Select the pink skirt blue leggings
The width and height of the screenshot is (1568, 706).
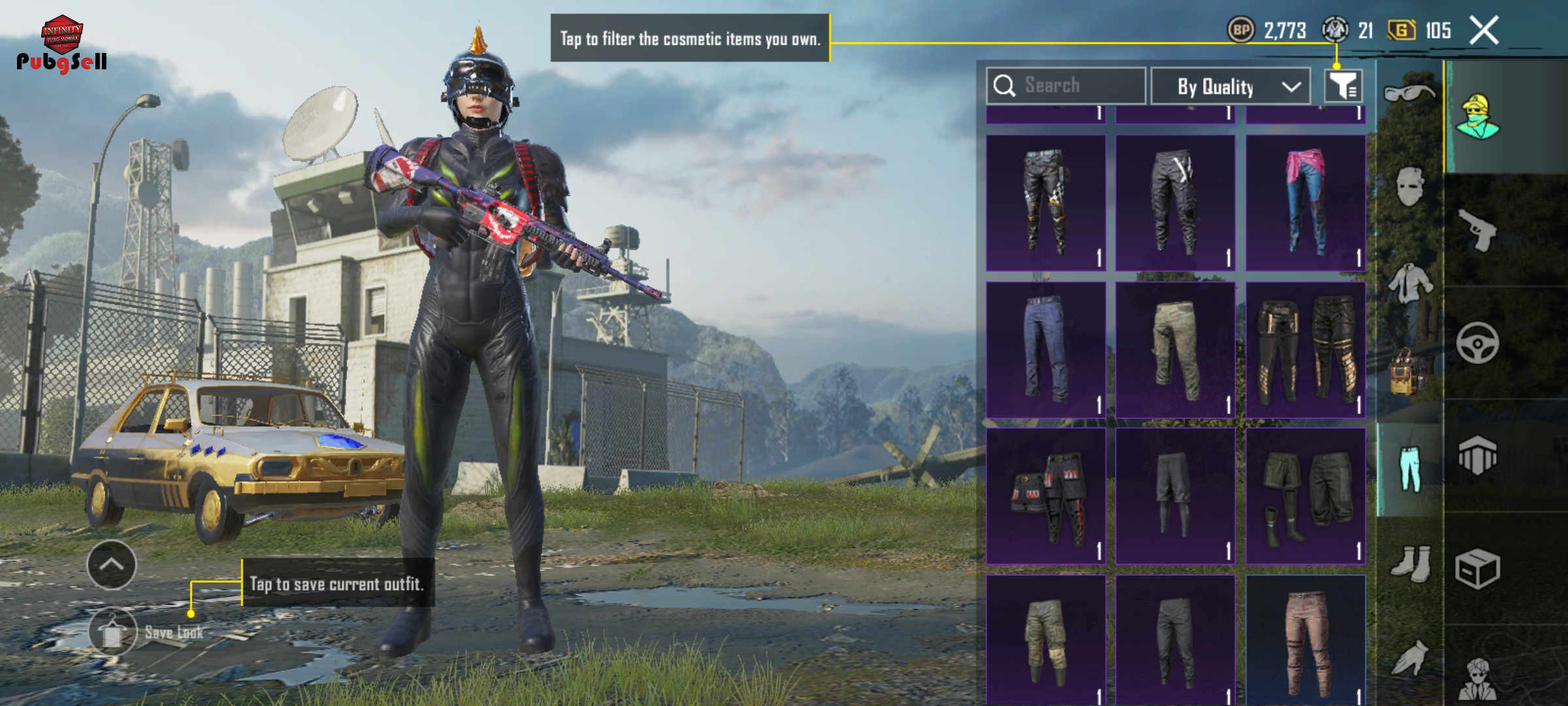pyautogui.click(x=1305, y=203)
